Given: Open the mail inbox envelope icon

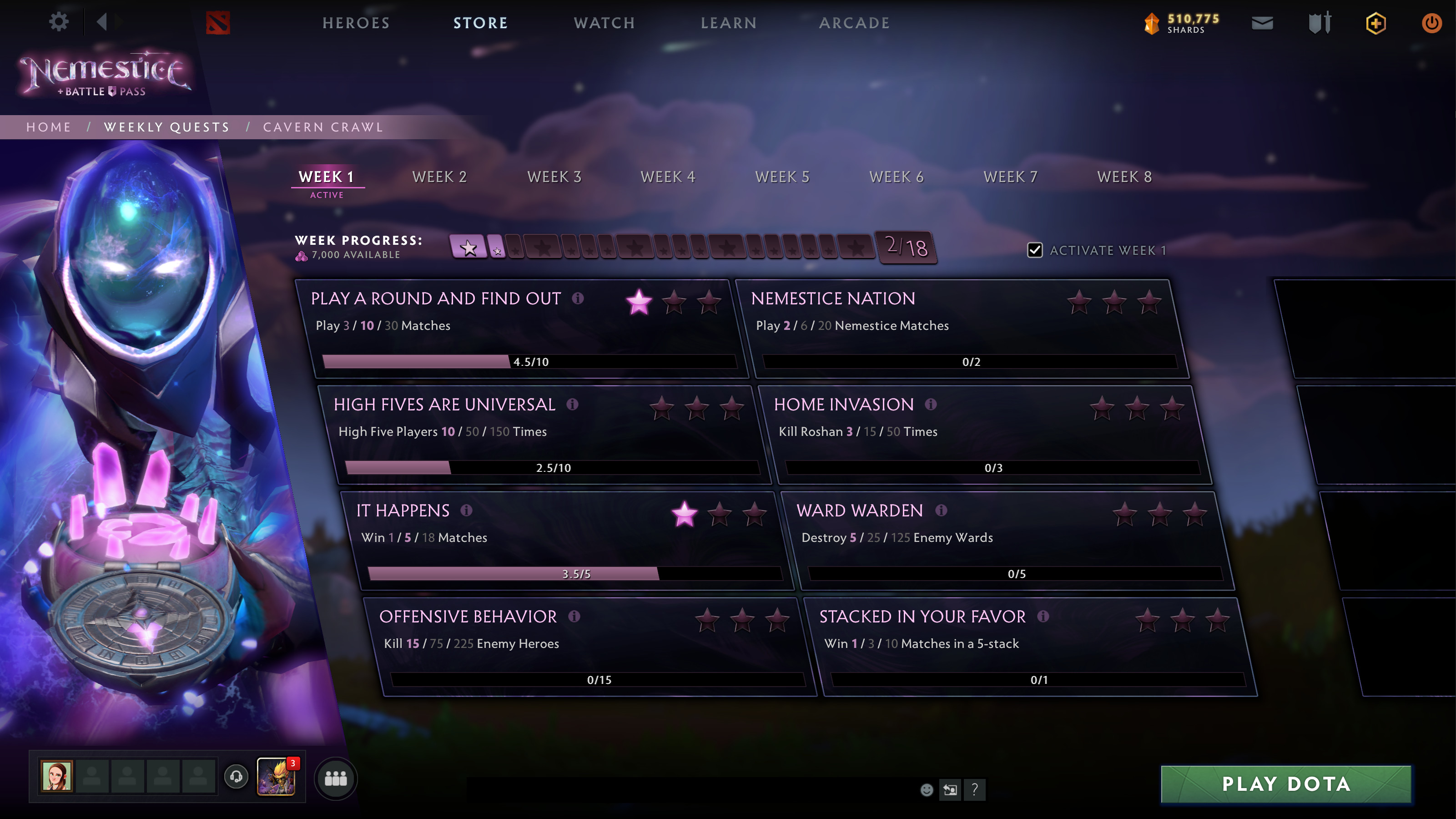Looking at the screenshot, I should (1262, 23).
